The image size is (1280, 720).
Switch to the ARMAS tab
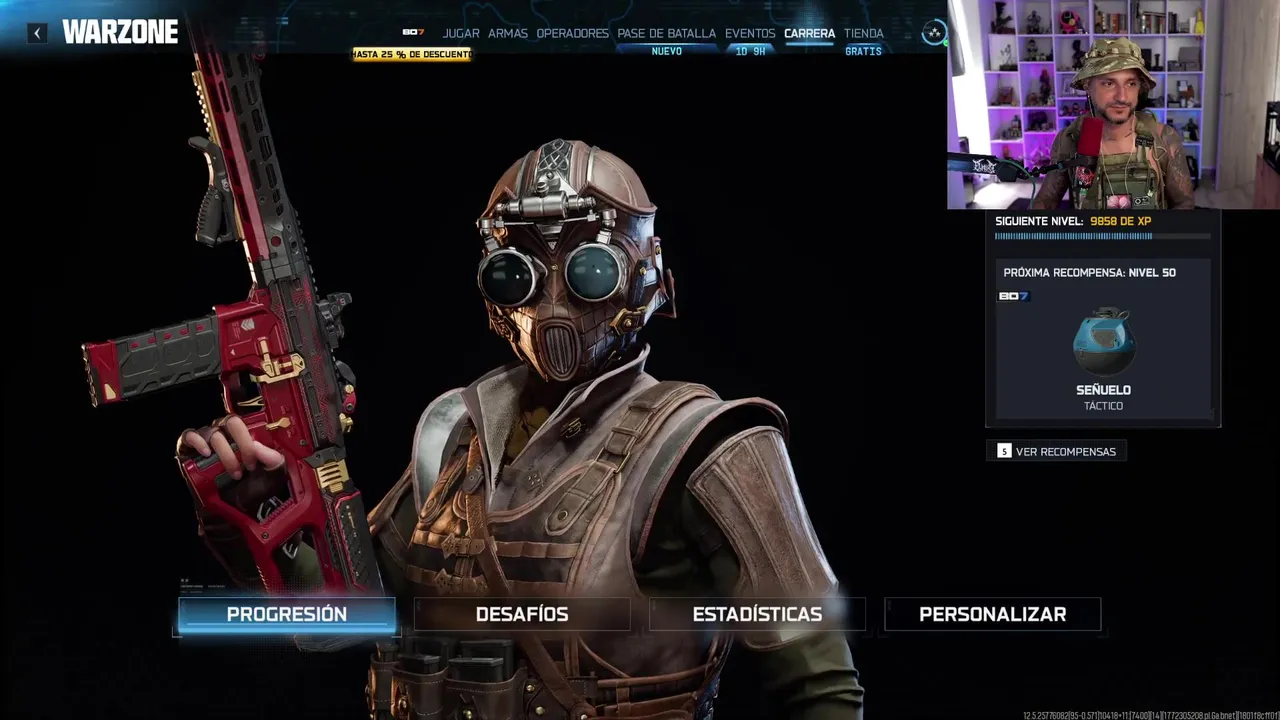click(x=508, y=33)
